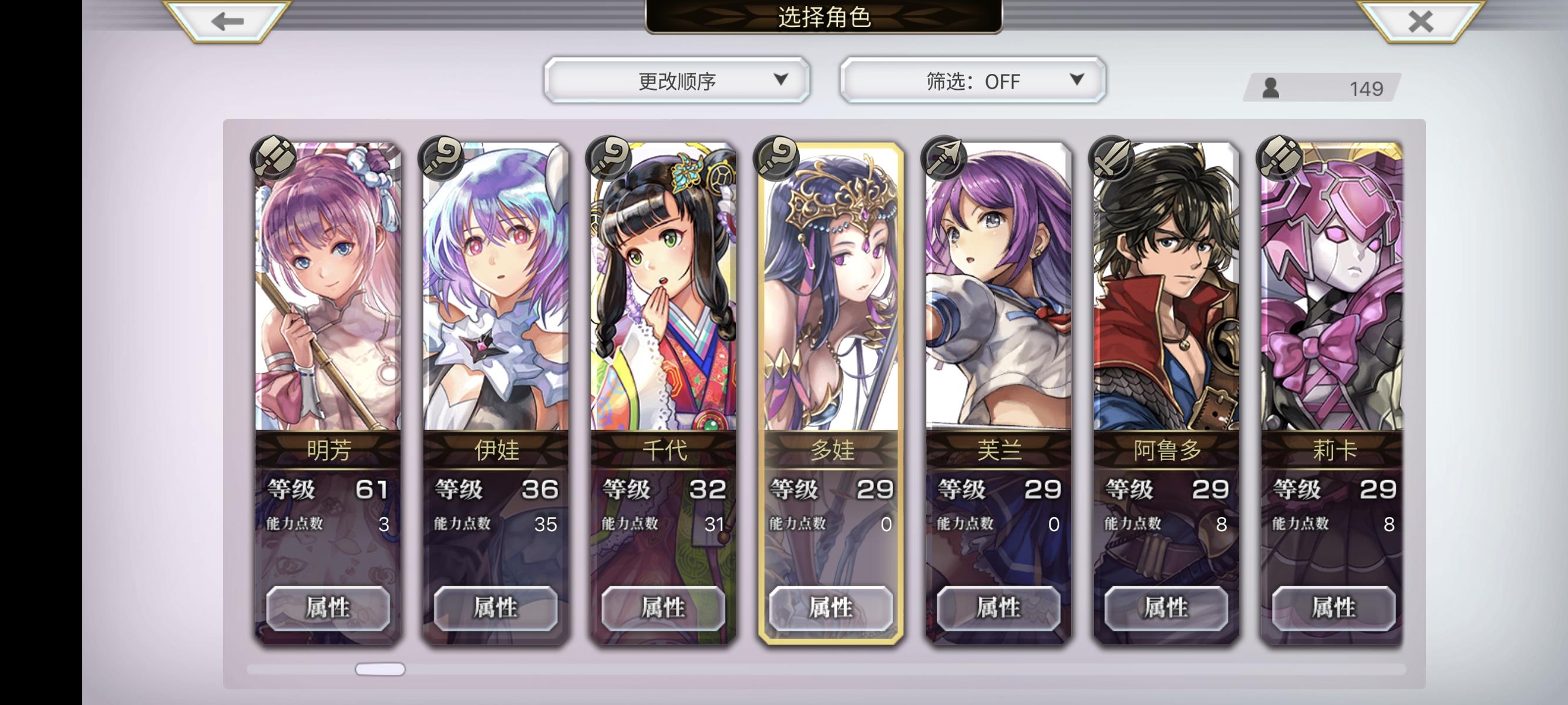Click the character count person icon
1568x705 pixels.
click(1271, 88)
